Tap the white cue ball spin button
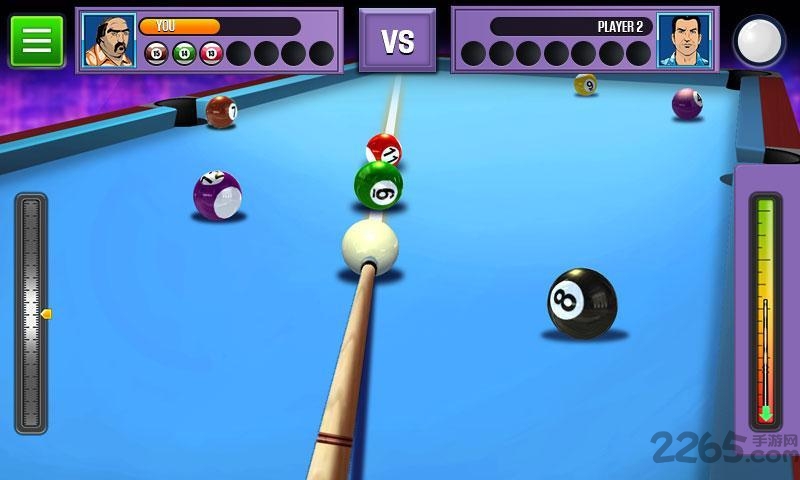 click(759, 41)
